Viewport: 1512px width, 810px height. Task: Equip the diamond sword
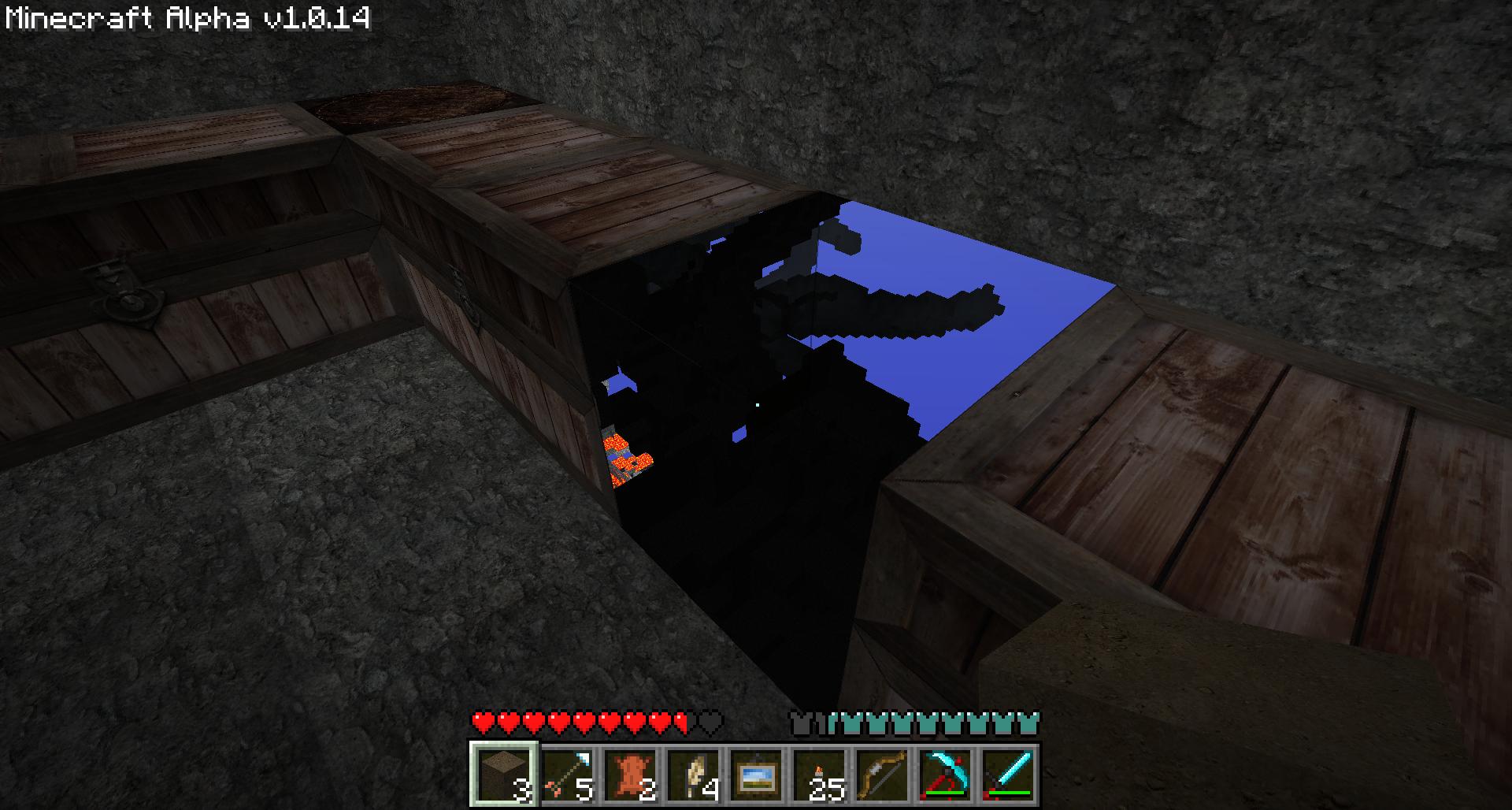(x=1008, y=774)
